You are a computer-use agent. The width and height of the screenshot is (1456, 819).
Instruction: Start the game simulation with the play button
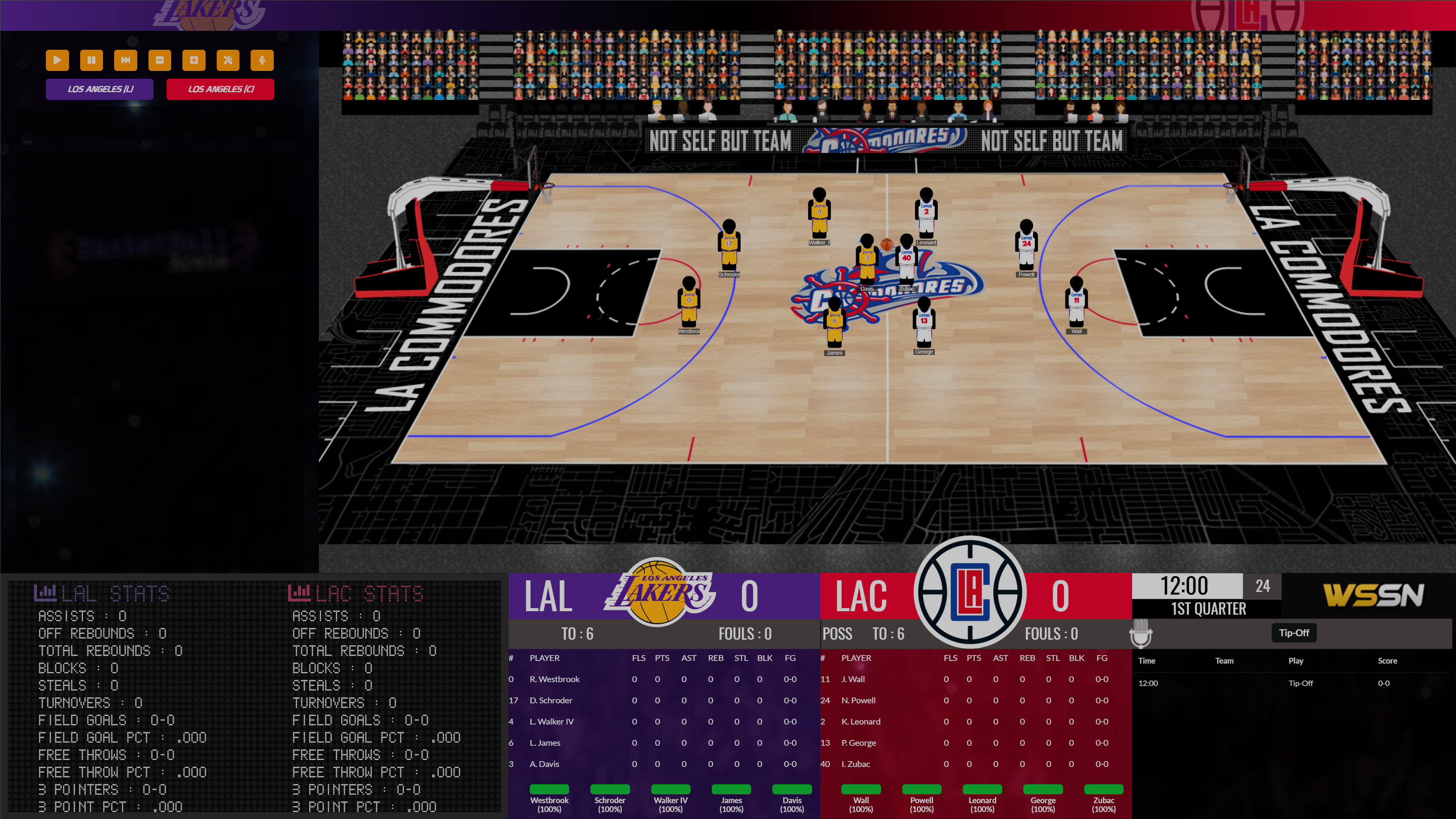pyautogui.click(x=57, y=60)
